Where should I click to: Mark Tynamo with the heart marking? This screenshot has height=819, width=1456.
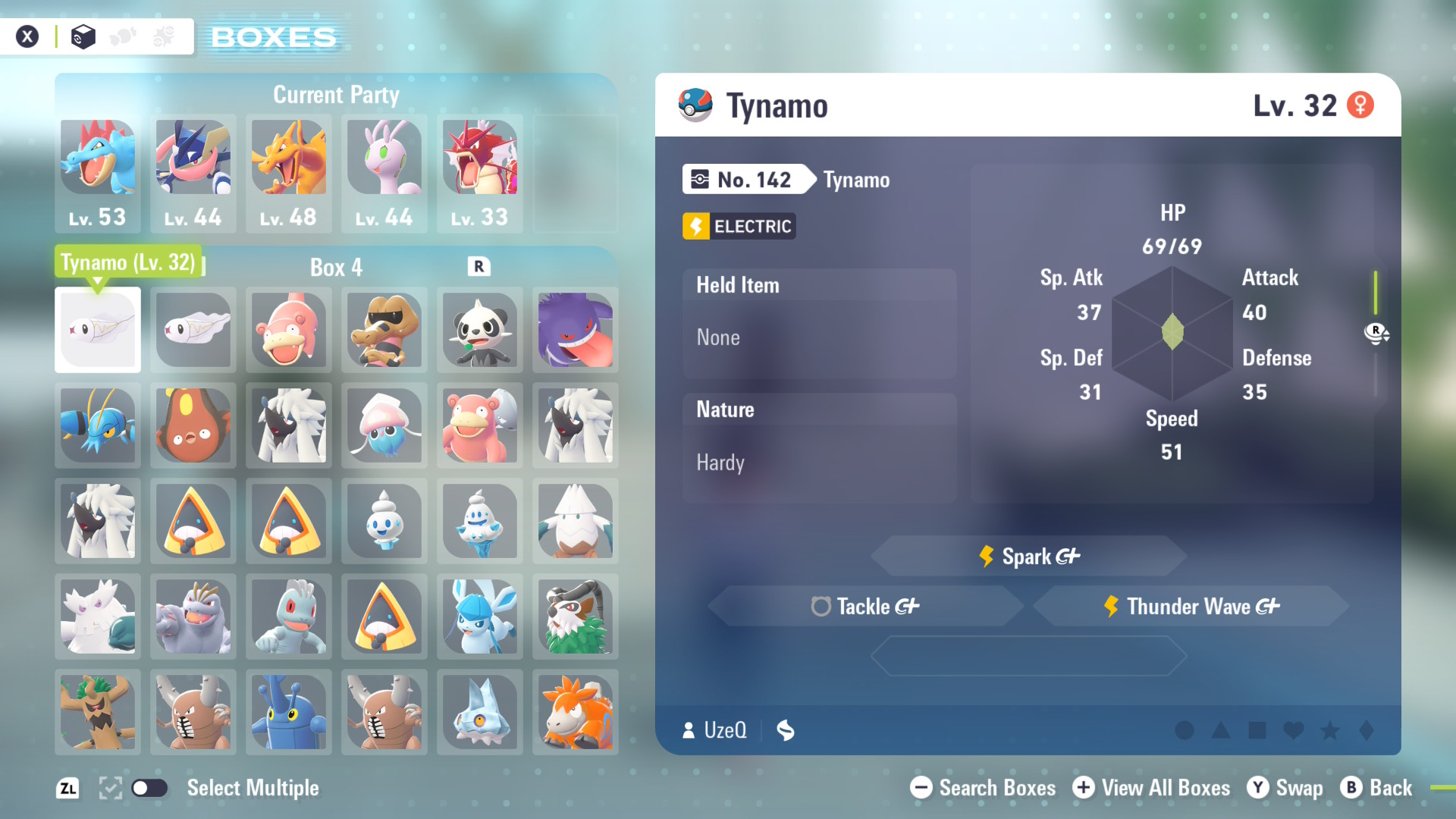click(x=1293, y=730)
